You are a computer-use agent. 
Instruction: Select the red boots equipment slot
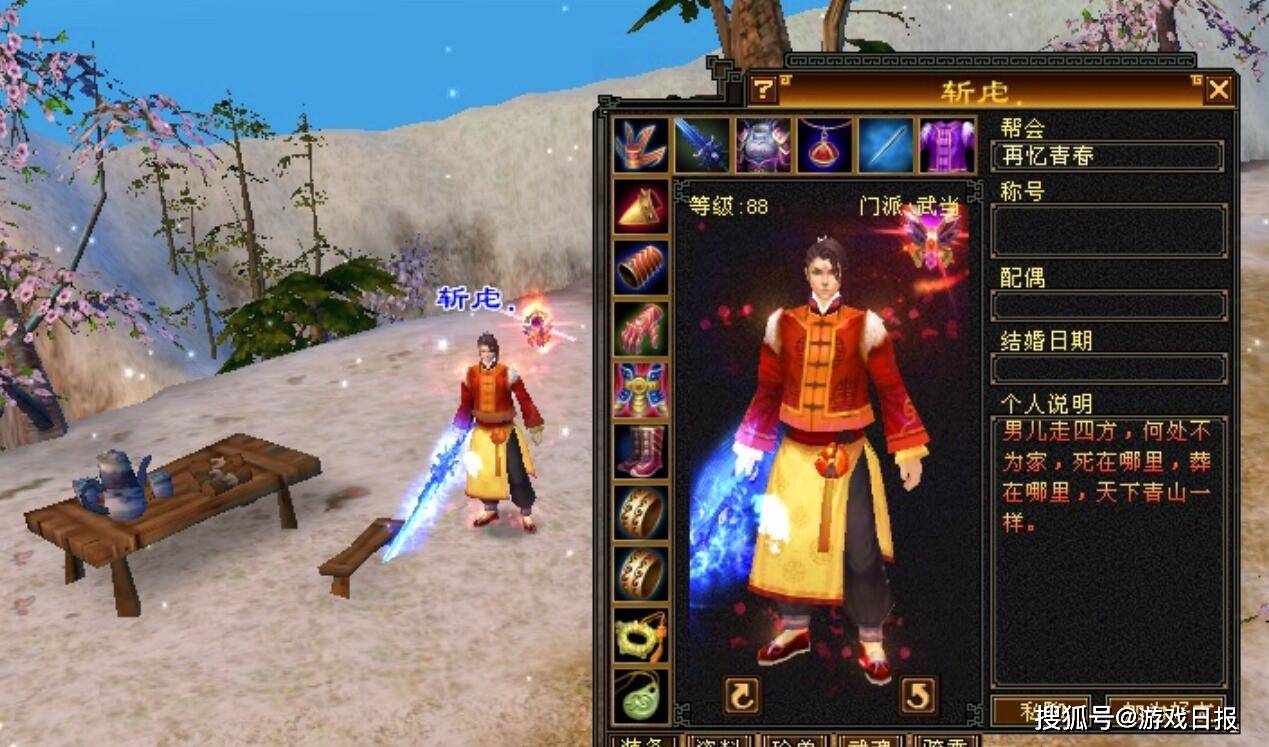pyautogui.click(x=640, y=451)
